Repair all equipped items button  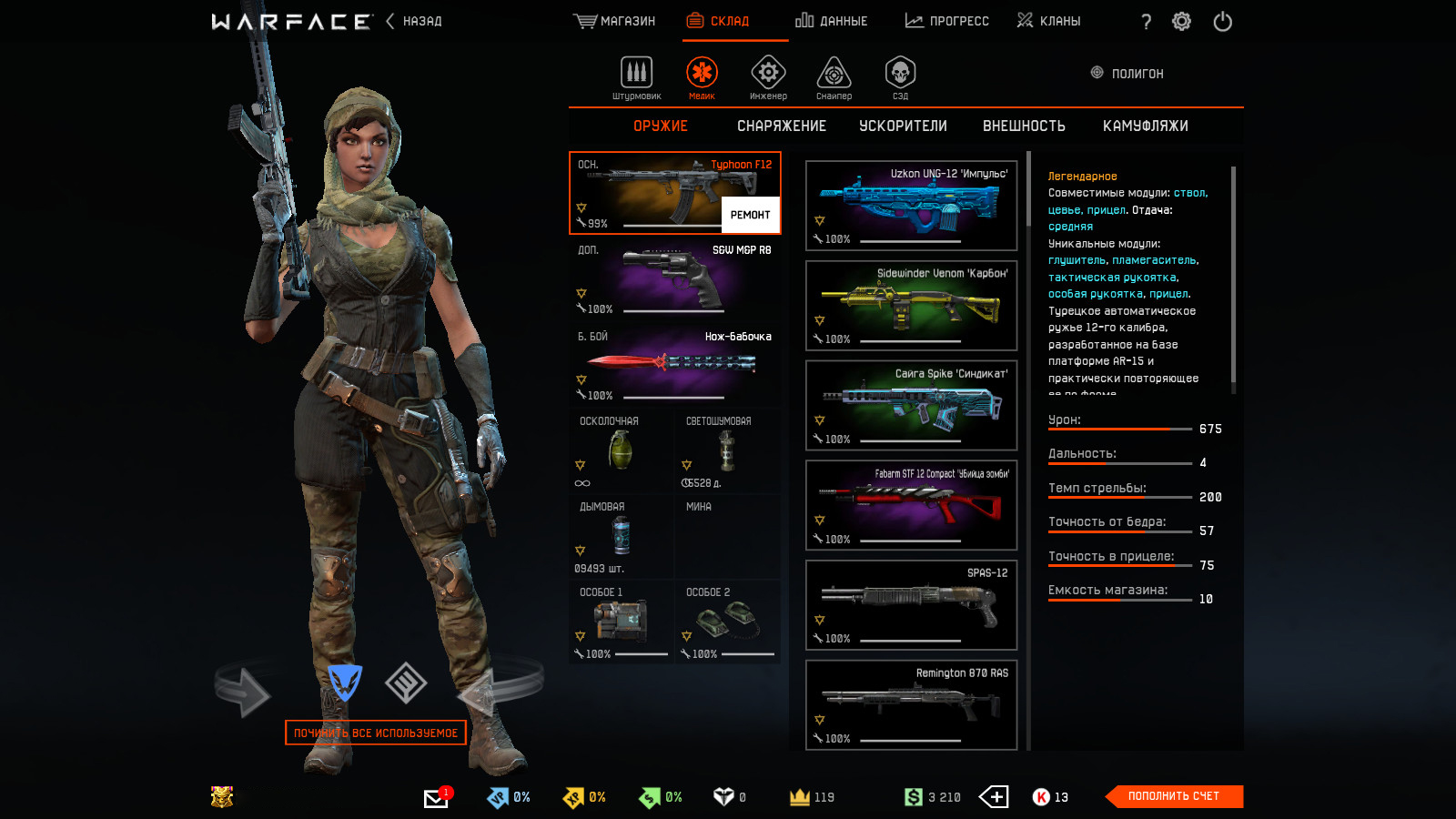coord(376,733)
